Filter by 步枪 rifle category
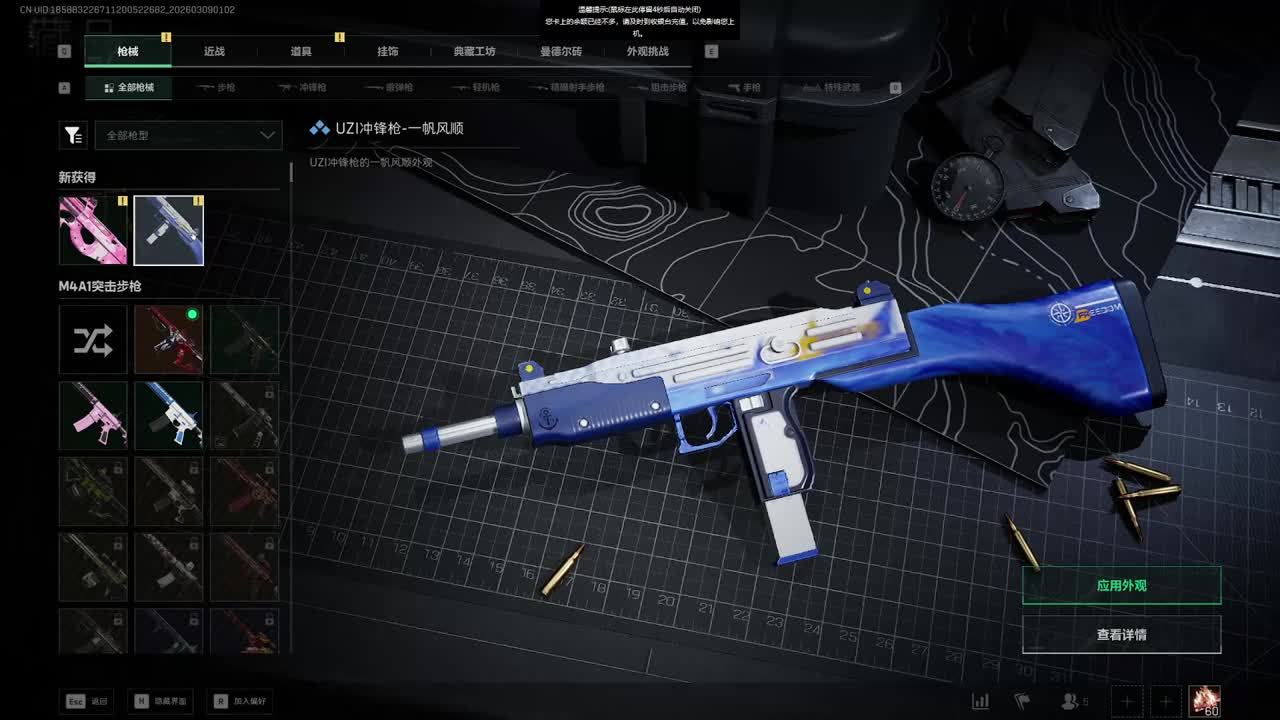This screenshot has height=720, width=1280. coord(217,88)
